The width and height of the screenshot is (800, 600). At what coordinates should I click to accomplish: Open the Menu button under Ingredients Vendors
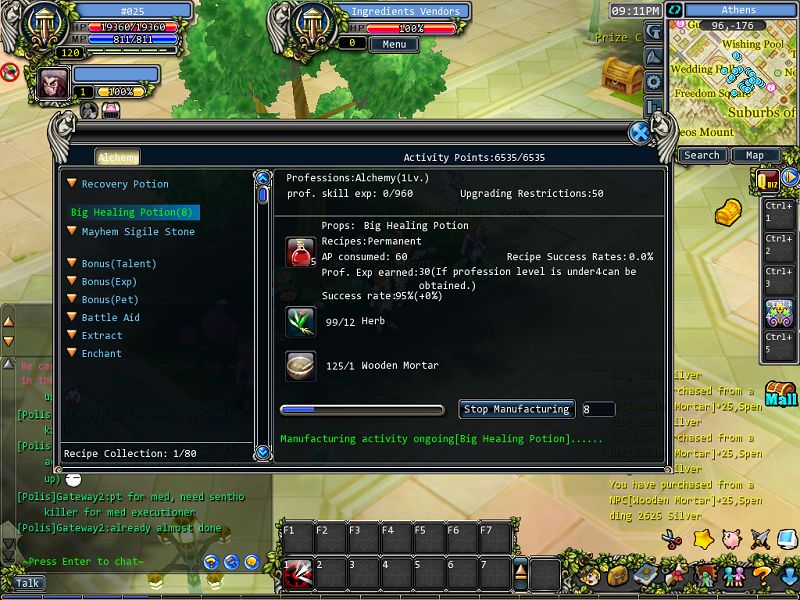(393, 44)
